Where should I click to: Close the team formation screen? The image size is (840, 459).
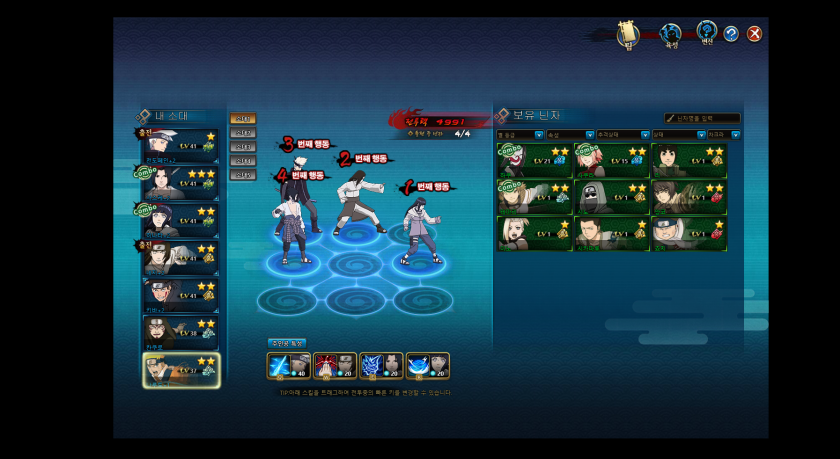[755, 34]
